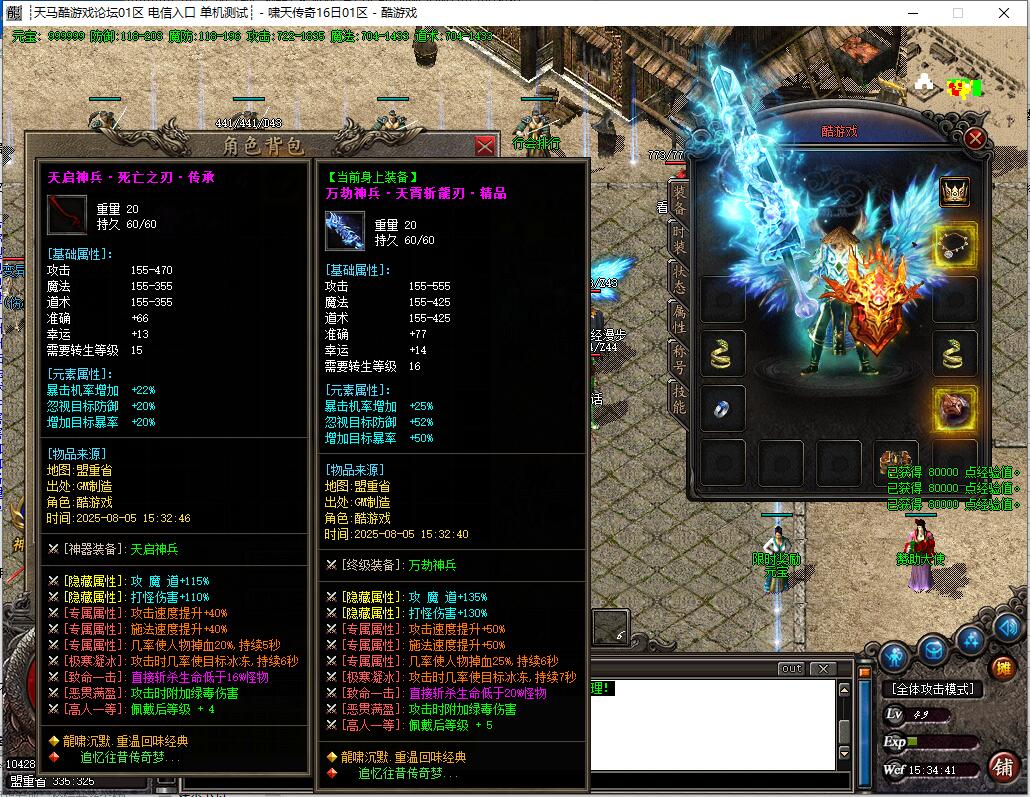
Task: Switch to the 装备 equipment tab
Action: point(680,200)
